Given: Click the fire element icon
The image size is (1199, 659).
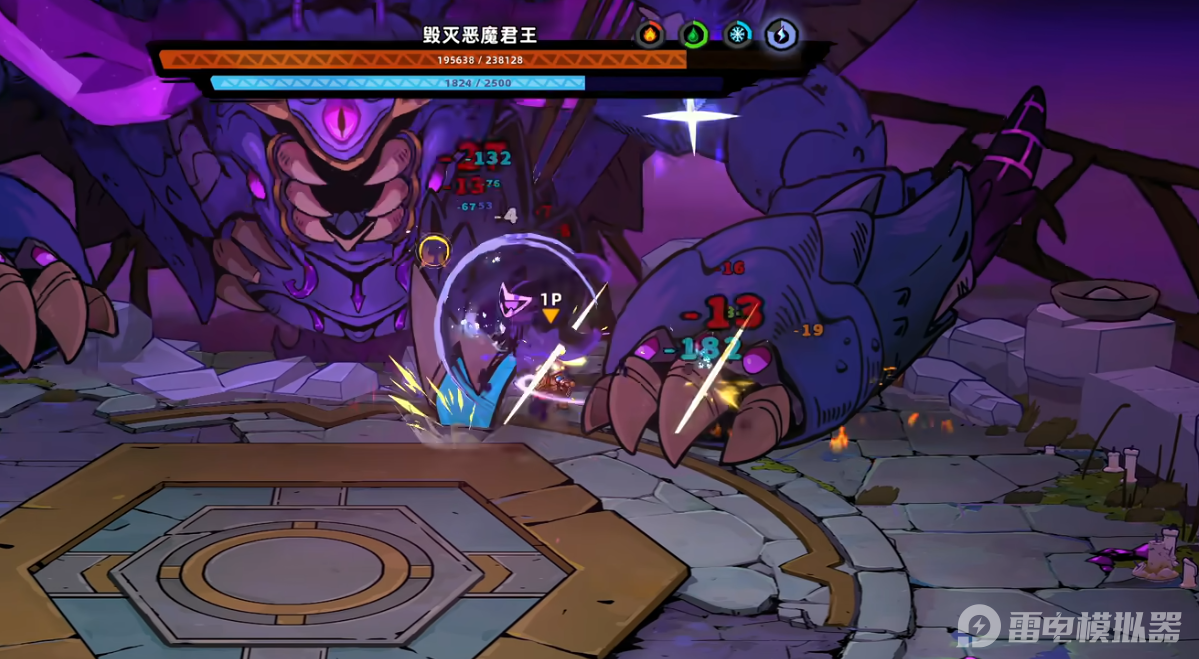Looking at the screenshot, I should click(650, 35).
